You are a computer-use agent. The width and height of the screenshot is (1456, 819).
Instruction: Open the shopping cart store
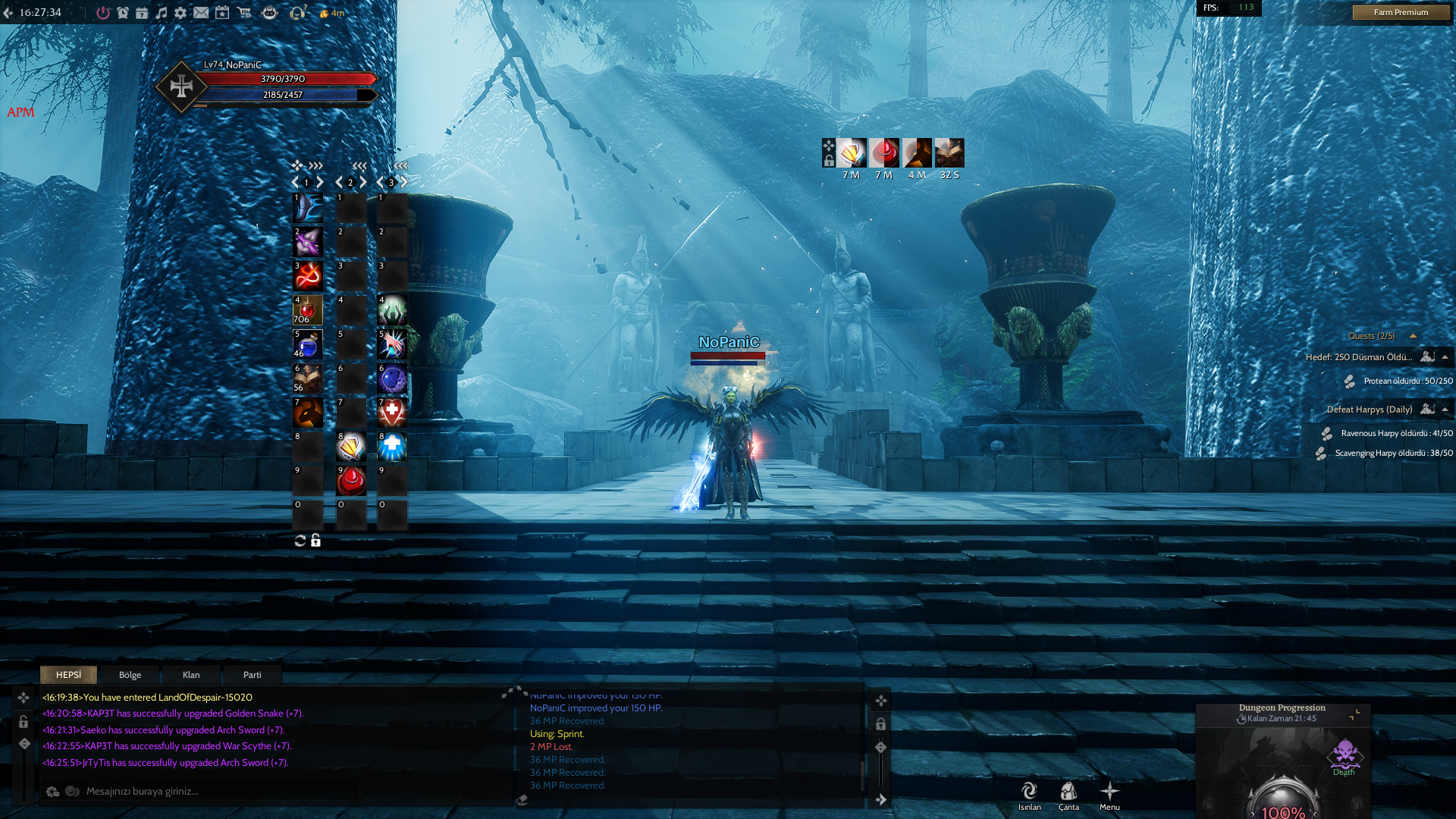pyautogui.click(x=244, y=13)
